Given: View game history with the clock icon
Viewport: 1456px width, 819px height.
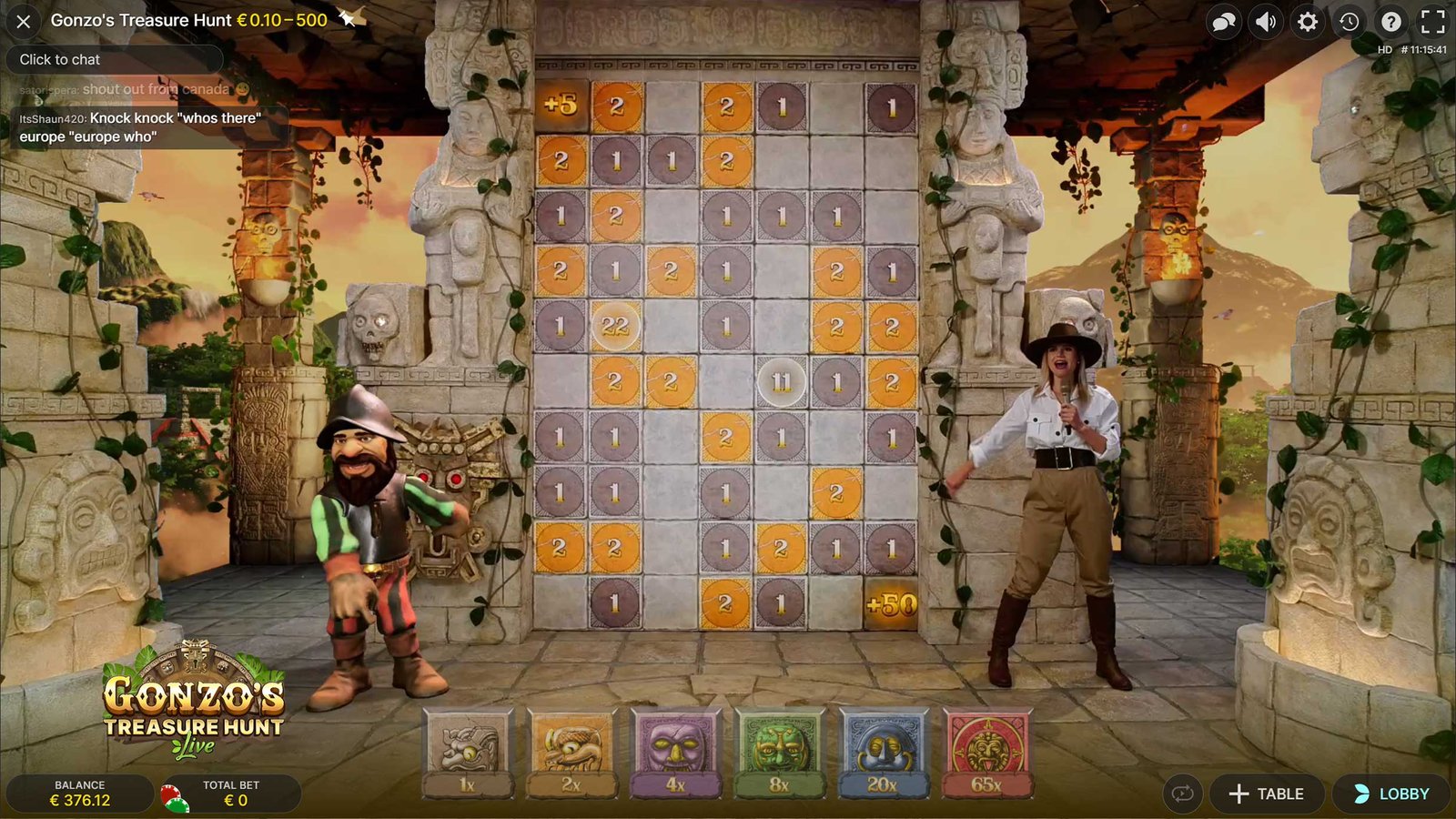Looking at the screenshot, I should click(1350, 20).
